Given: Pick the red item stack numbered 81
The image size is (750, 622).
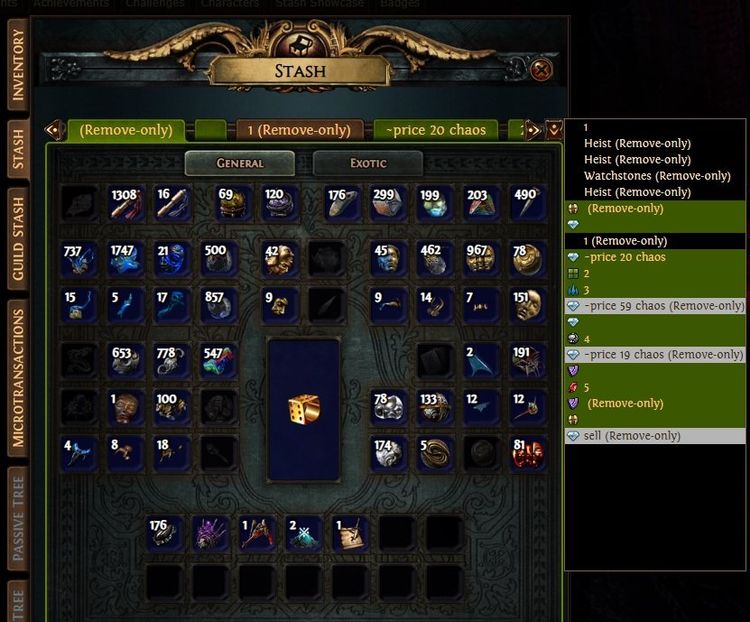Looking at the screenshot, I should tap(528, 453).
